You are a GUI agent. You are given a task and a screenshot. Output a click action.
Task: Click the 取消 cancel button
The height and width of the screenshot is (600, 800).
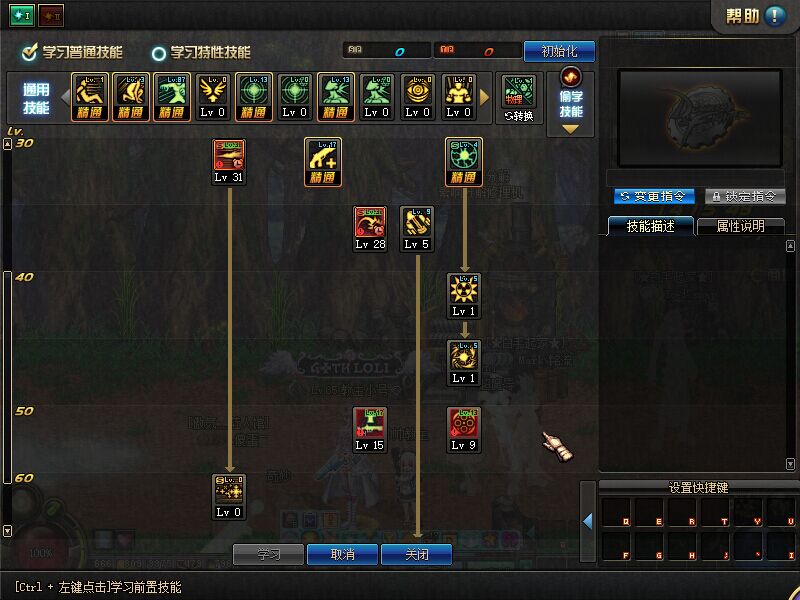click(x=342, y=554)
